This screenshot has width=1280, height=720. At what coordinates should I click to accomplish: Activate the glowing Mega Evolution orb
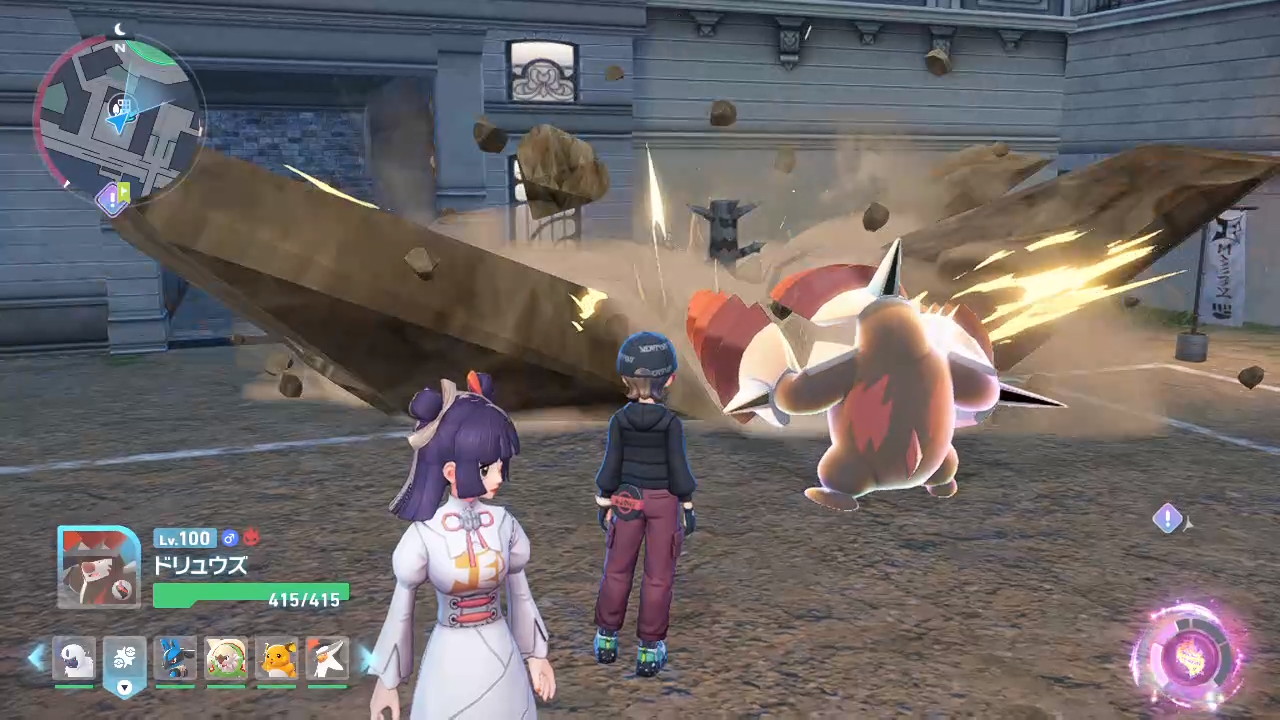[1190, 657]
